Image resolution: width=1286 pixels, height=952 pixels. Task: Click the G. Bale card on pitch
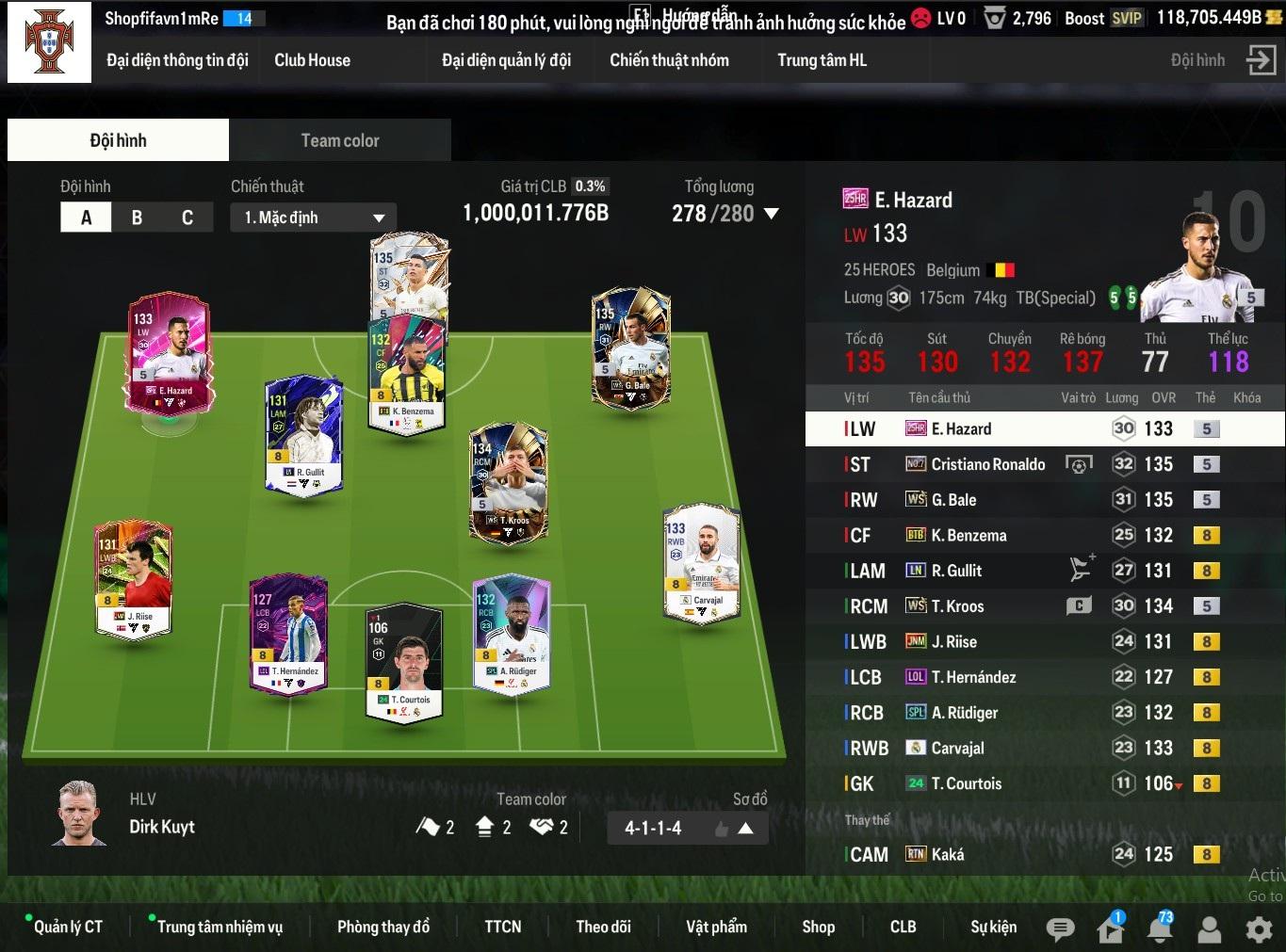click(631, 347)
